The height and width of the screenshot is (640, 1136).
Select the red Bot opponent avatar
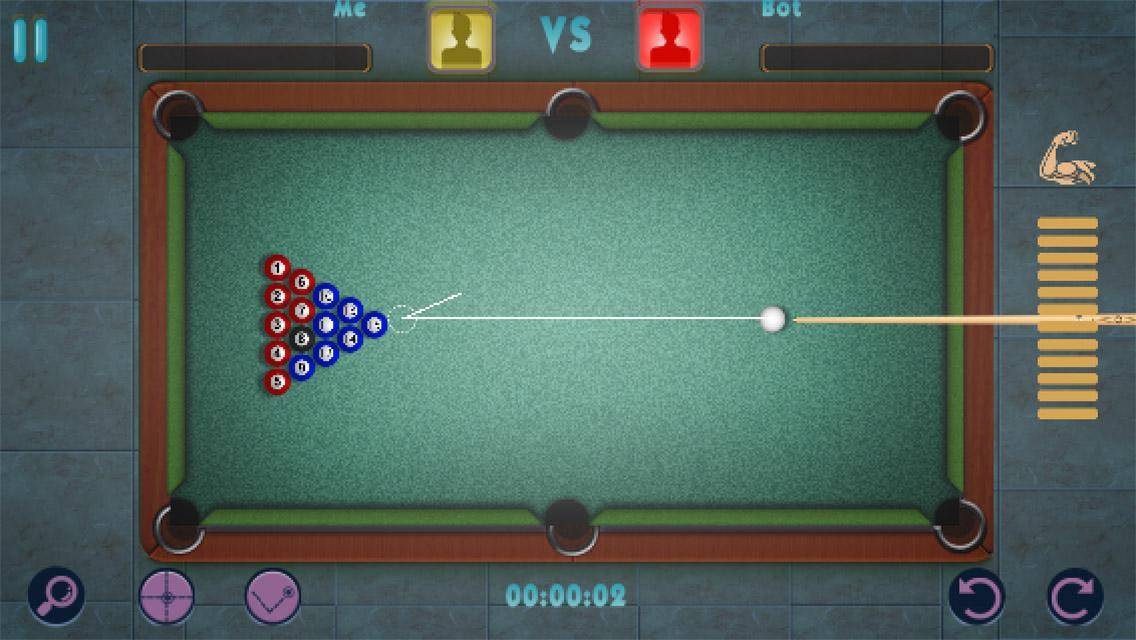pos(670,38)
